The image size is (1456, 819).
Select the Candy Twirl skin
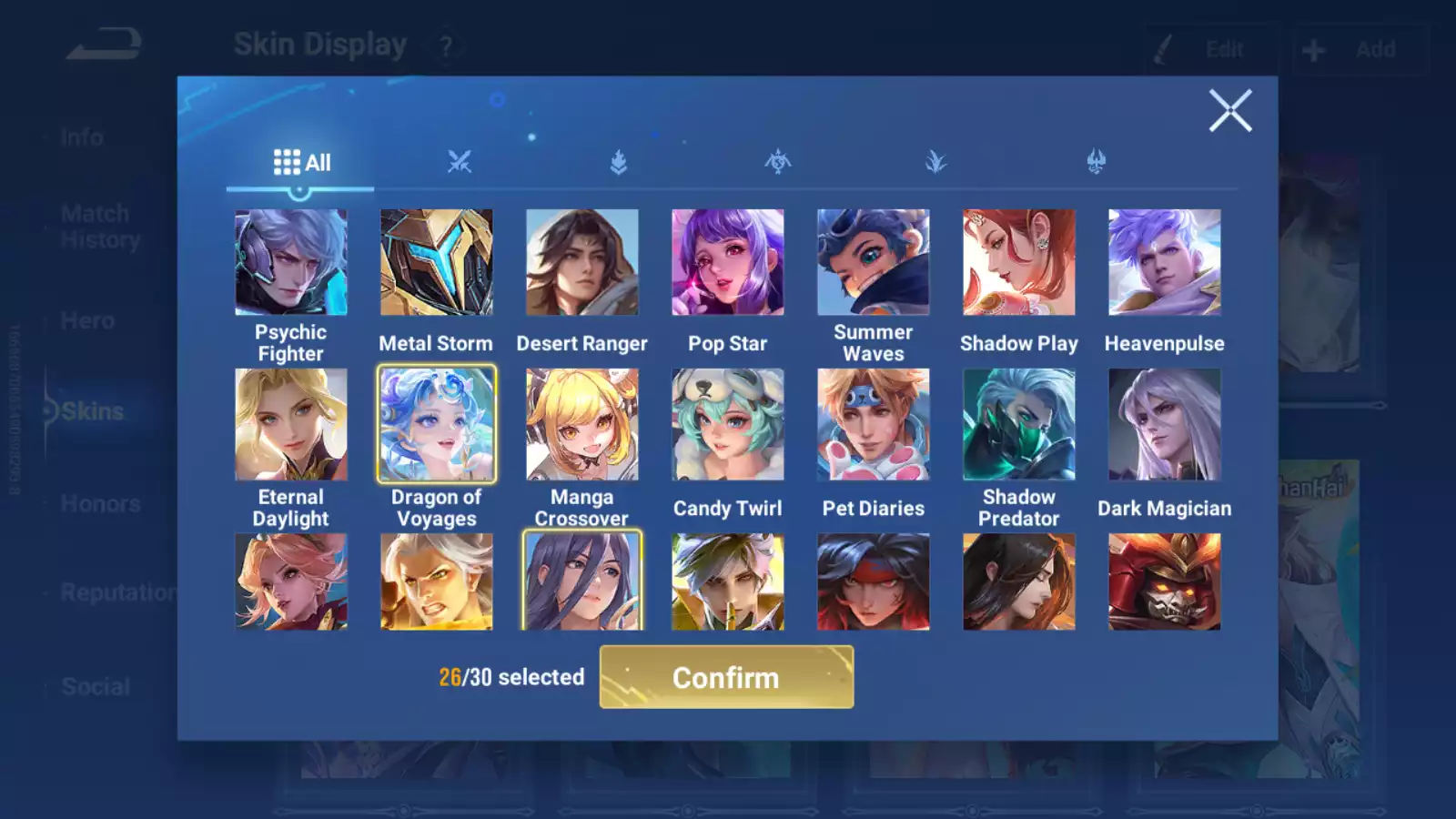point(728,425)
